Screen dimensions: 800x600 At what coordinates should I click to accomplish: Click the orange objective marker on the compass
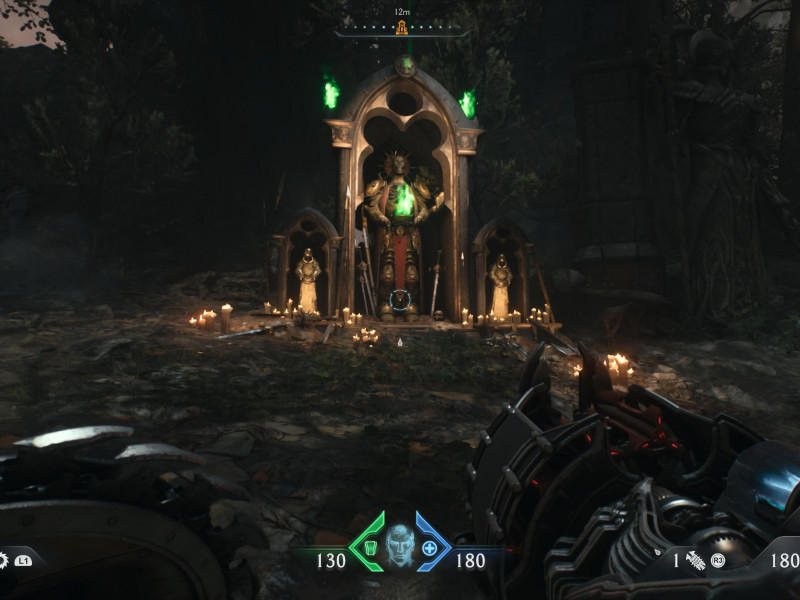402,28
